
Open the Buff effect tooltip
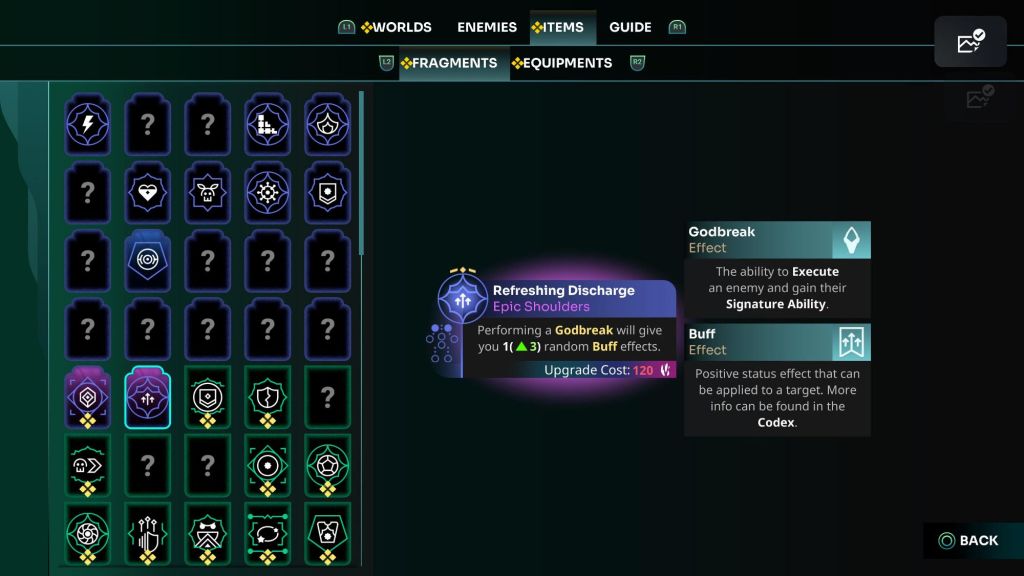(x=777, y=342)
